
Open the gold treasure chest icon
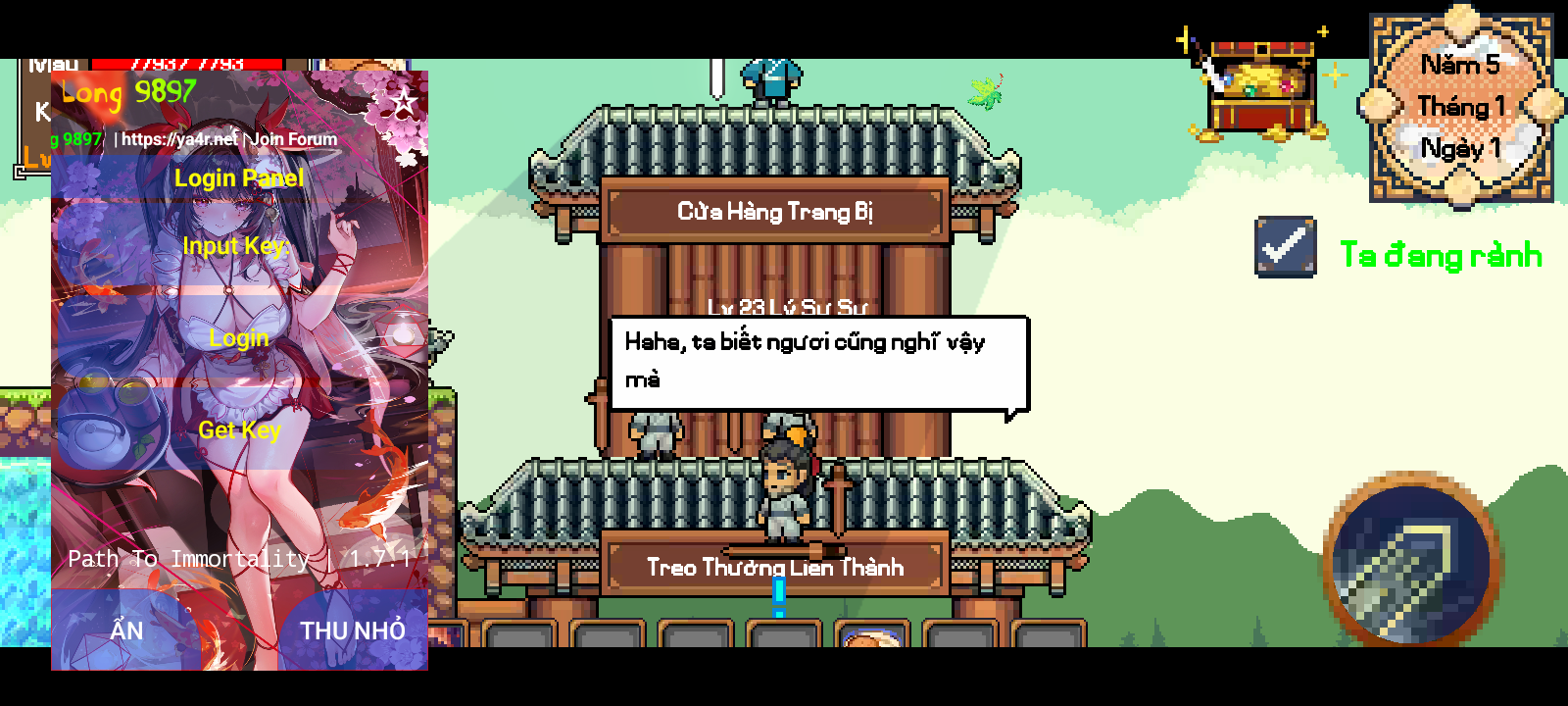click(x=1261, y=88)
